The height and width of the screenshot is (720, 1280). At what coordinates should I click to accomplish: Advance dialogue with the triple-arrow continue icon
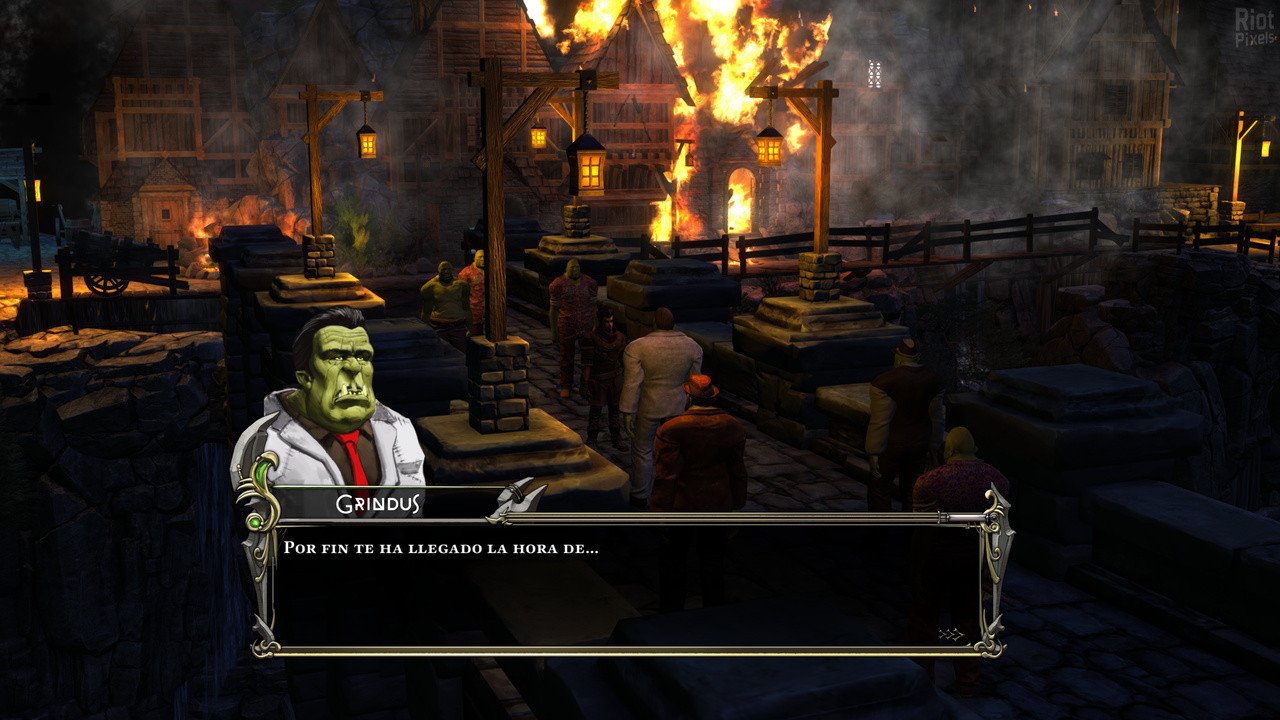[x=950, y=634]
